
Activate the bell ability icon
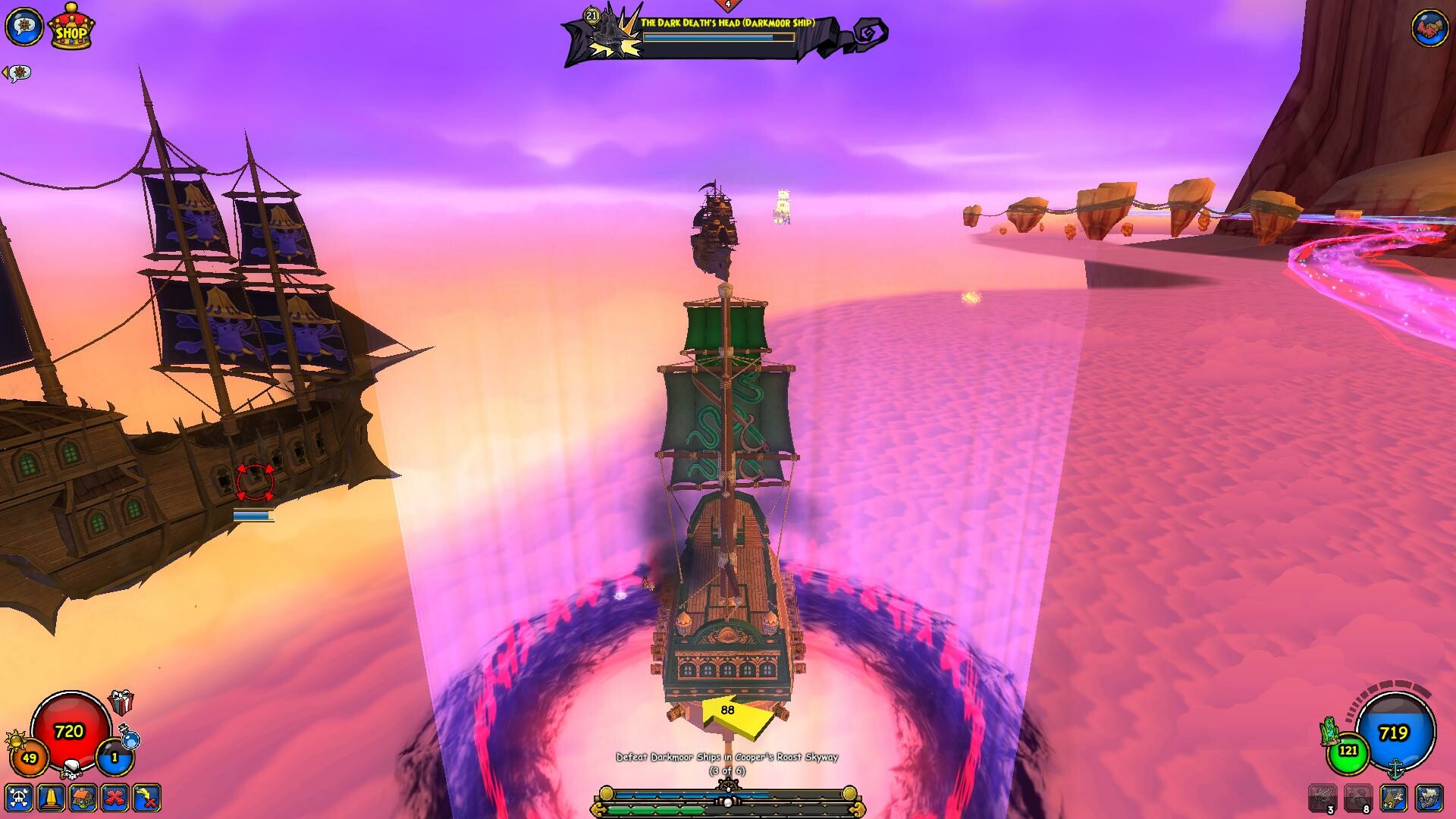click(51, 799)
